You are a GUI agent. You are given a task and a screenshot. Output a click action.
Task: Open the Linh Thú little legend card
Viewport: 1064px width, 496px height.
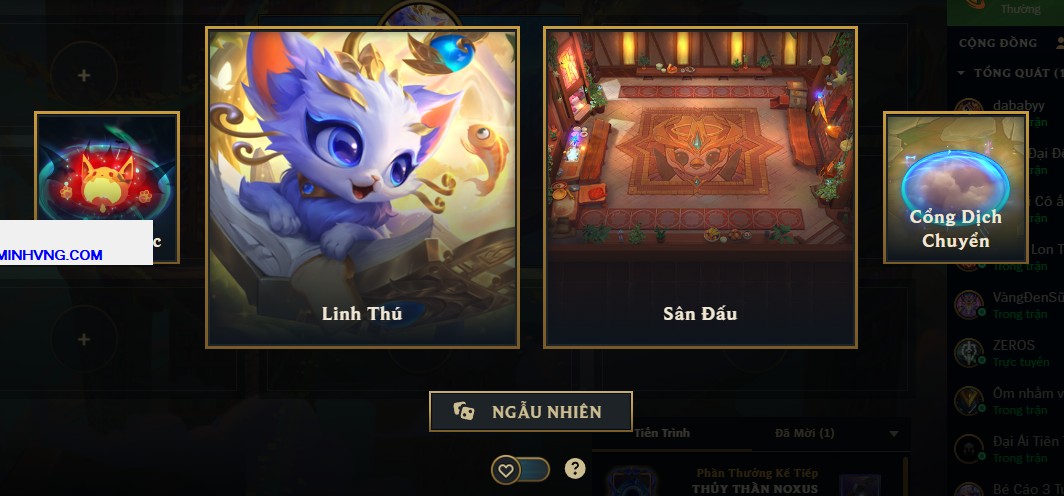[362, 187]
